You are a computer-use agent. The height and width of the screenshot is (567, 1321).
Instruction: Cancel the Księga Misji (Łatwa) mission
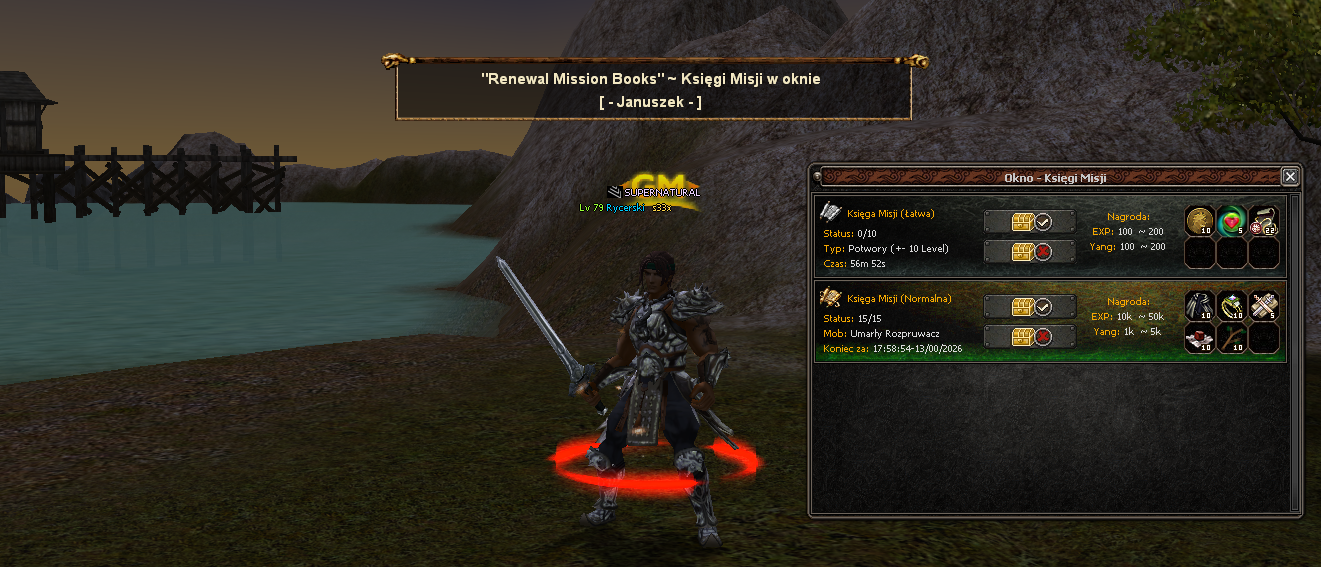[x=1029, y=252]
